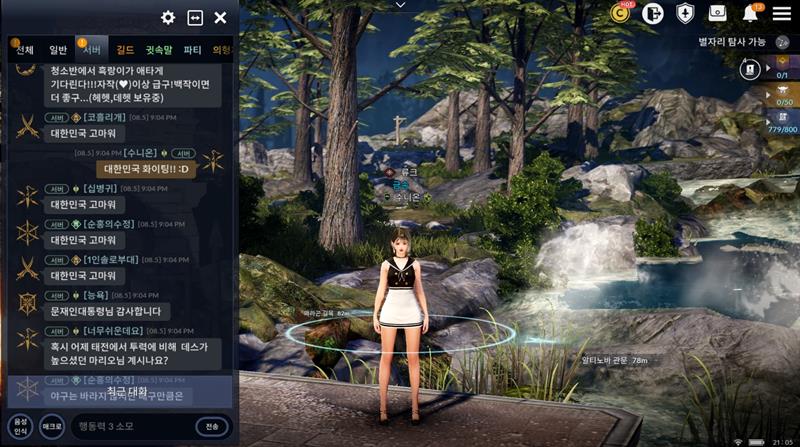
Task: Open the shield and sword icon
Action: tap(685, 13)
